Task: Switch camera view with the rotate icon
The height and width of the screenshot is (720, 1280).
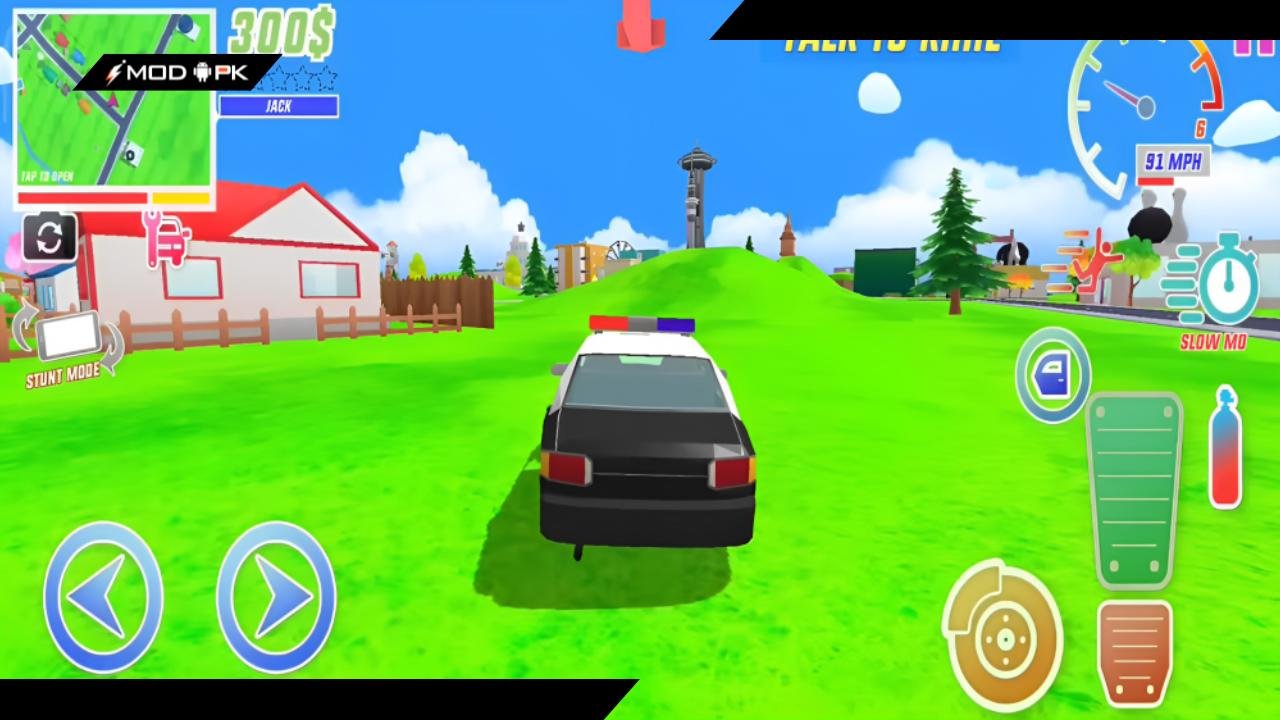Action: [49, 236]
